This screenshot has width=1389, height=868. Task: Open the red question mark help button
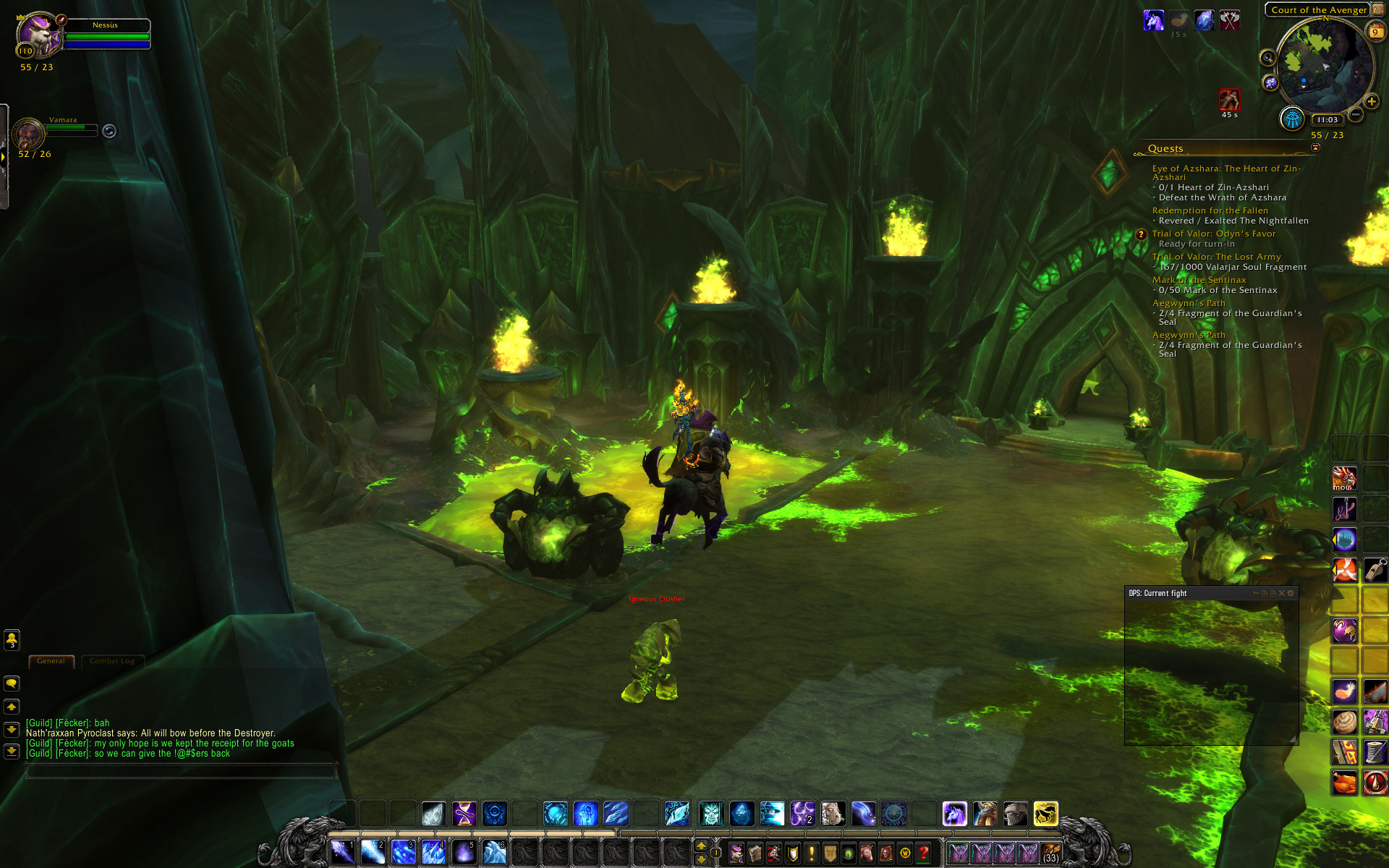923,854
